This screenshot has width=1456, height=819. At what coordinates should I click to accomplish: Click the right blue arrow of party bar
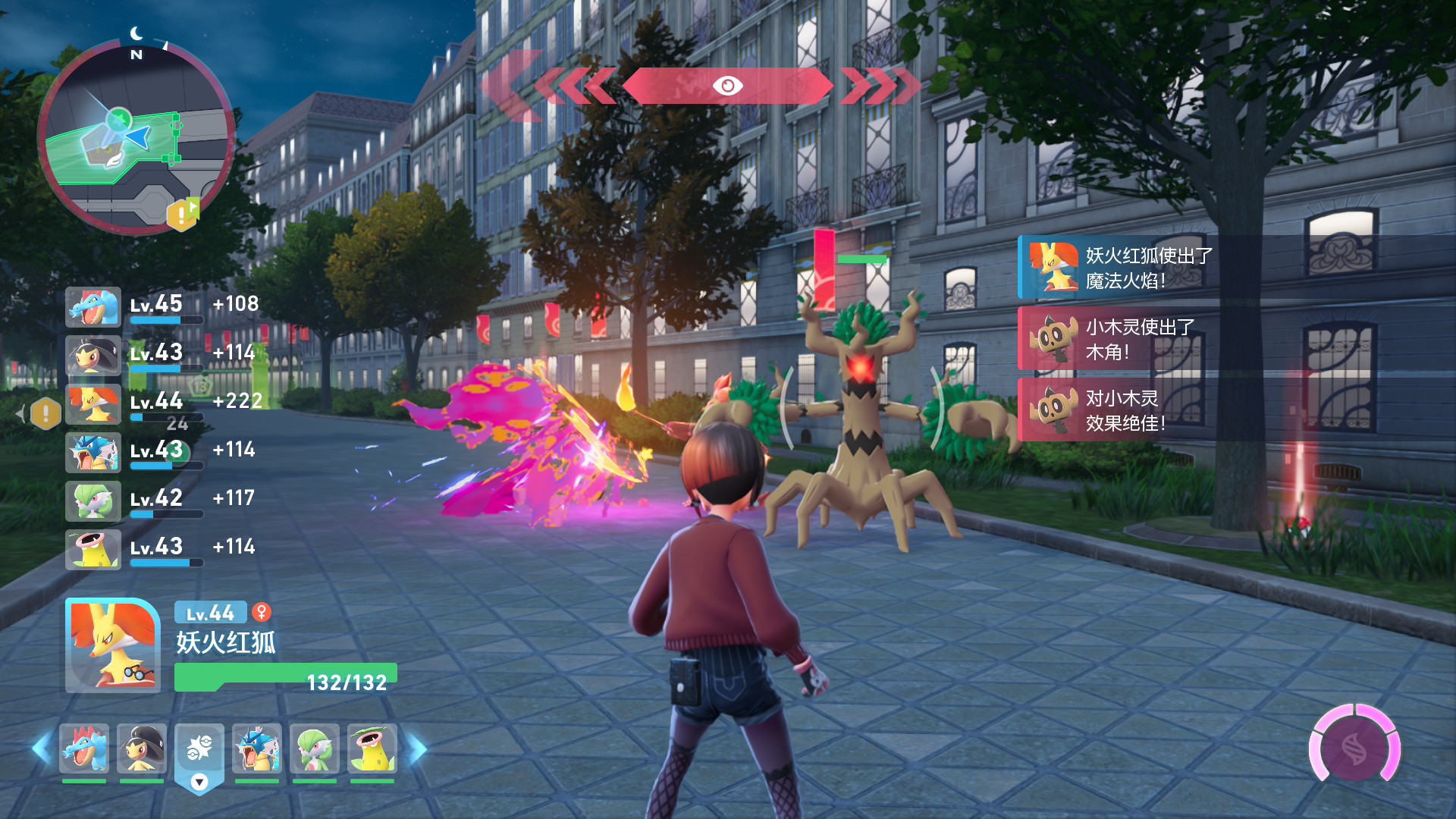tap(417, 748)
